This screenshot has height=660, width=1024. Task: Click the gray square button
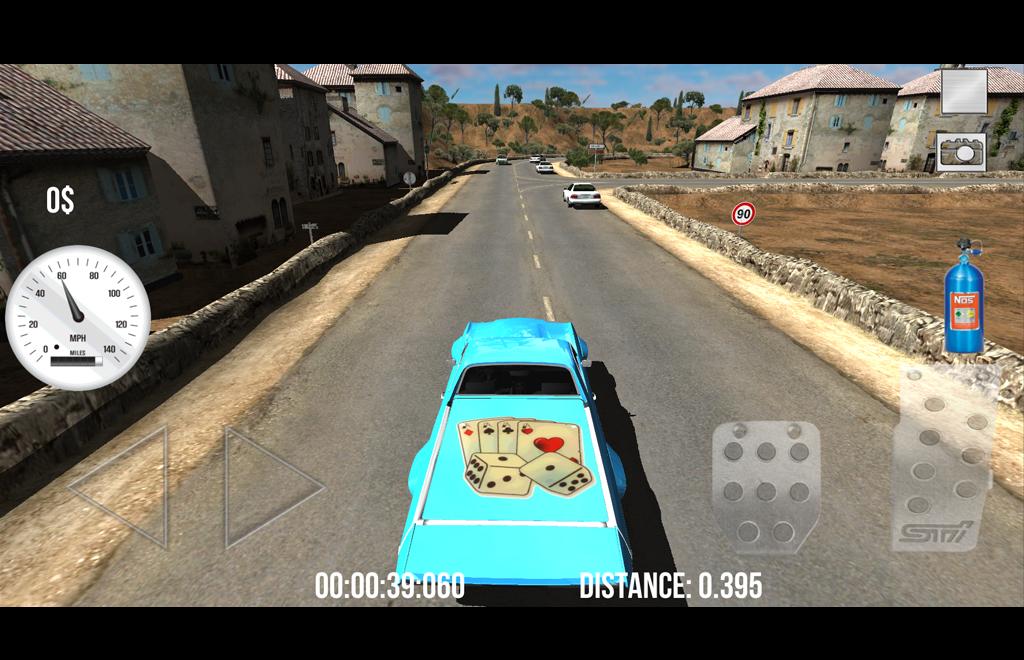tap(964, 91)
